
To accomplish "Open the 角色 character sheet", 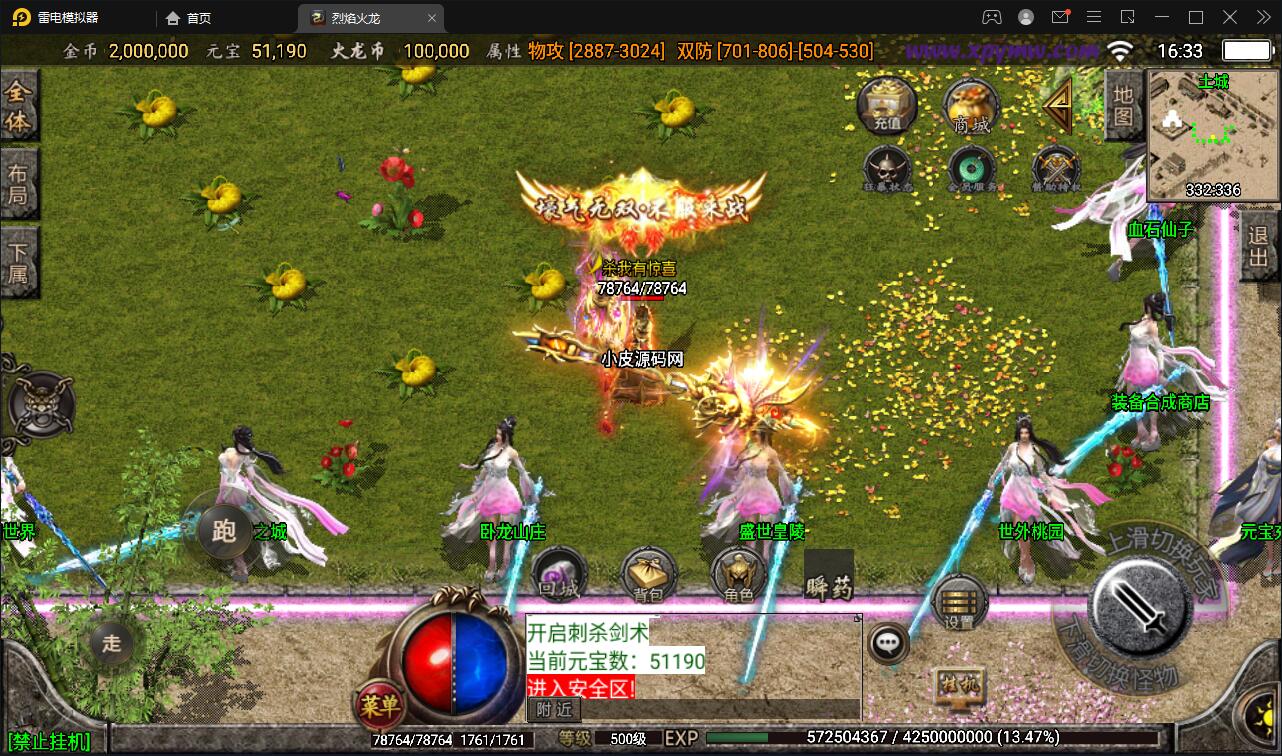I will (x=739, y=575).
